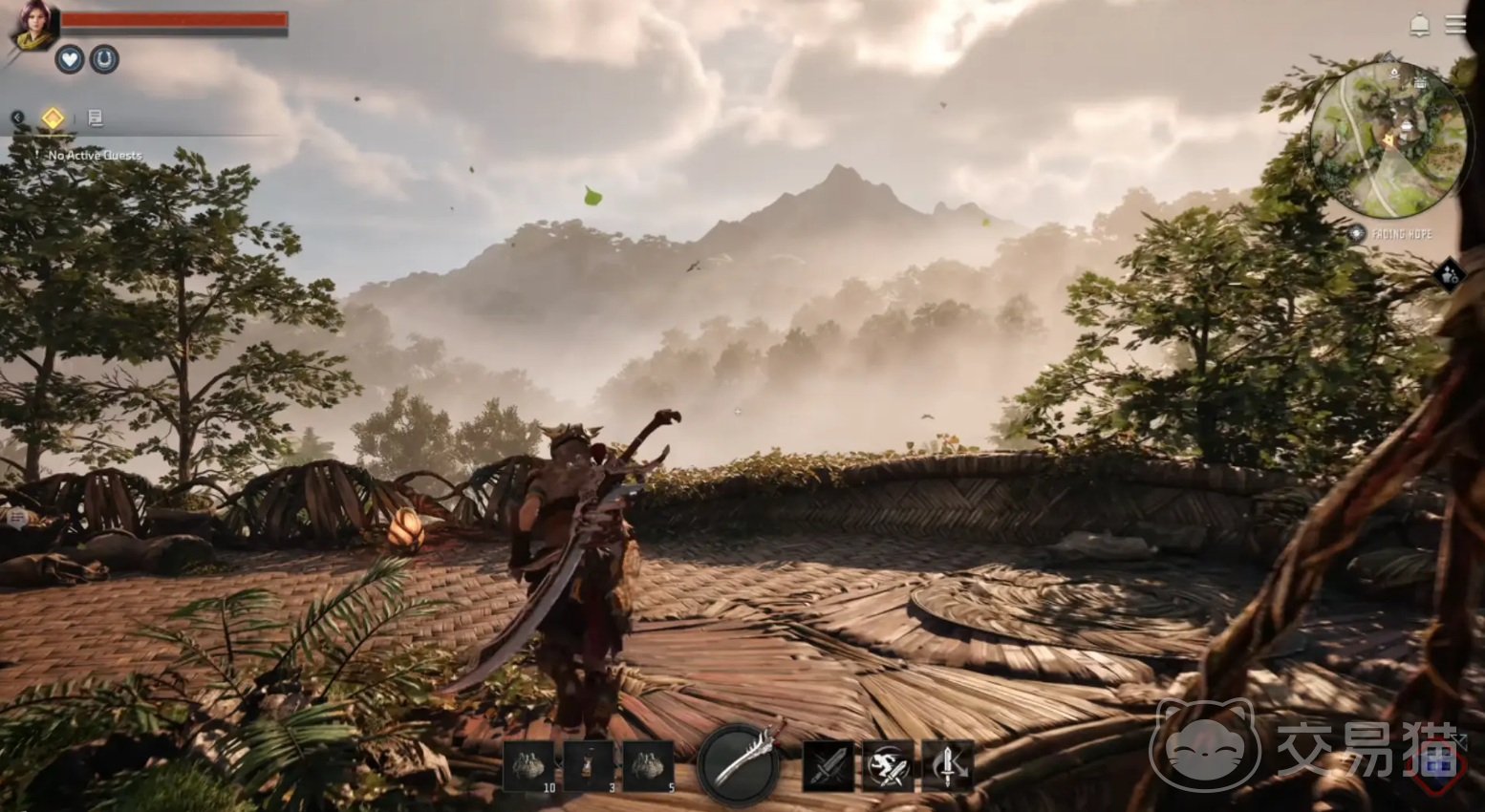Switch to the yellow diamond quest tab
Viewport: 1485px width, 812px height.
point(53,118)
